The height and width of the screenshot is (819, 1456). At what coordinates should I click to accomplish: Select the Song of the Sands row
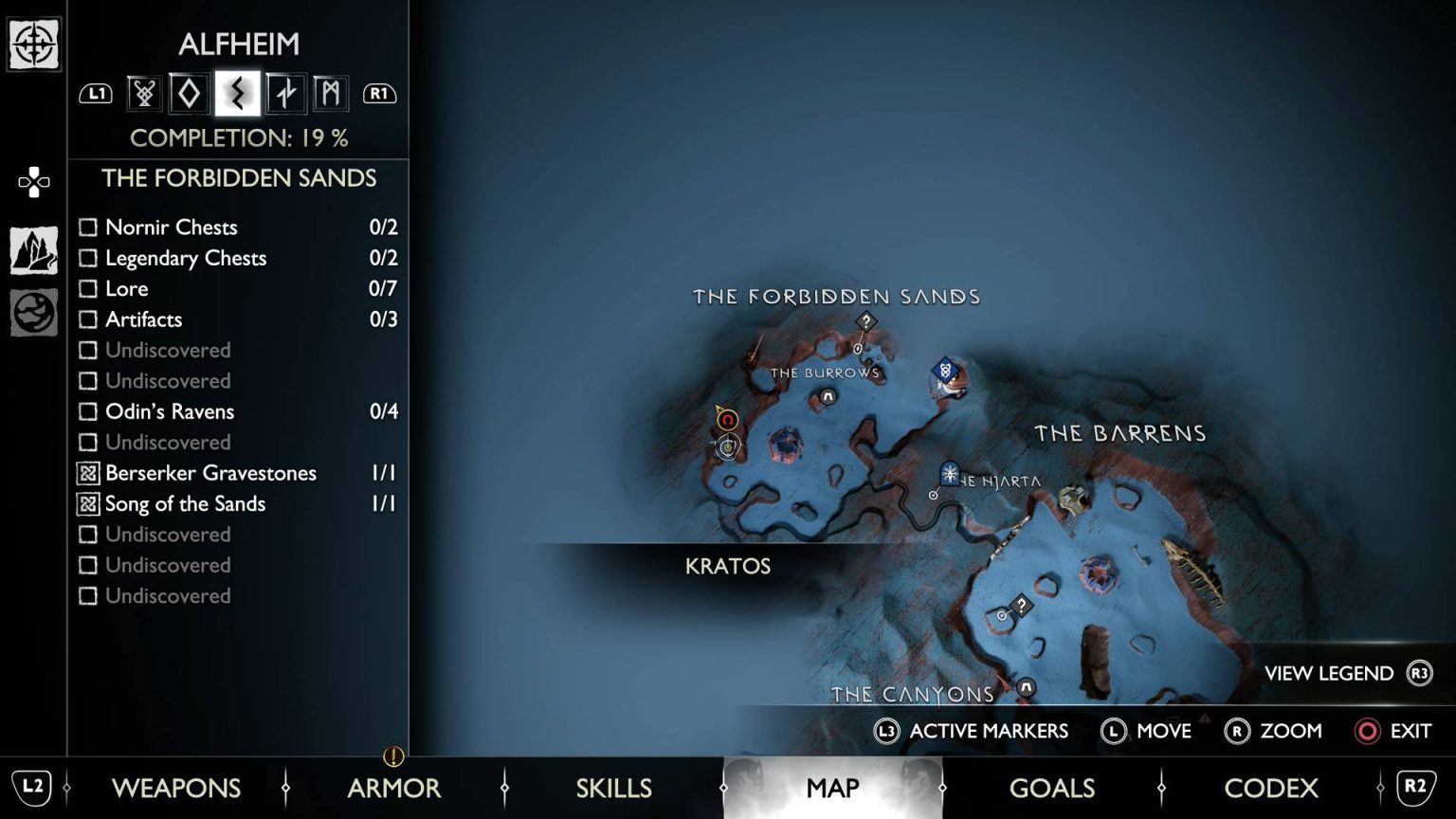click(238, 503)
